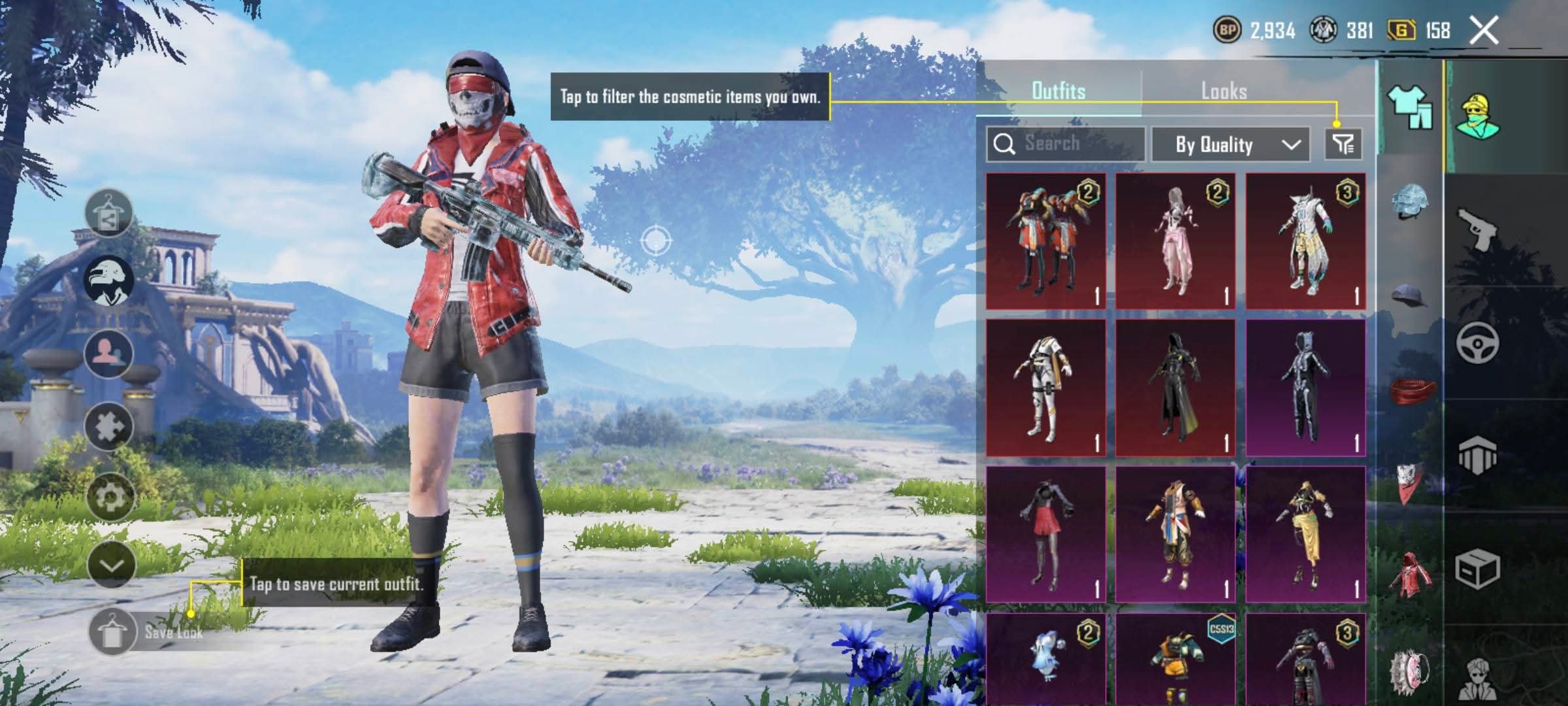Screen dimensions: 1568x706
Task: Click the gear settings icon
Action: (110, 497)
